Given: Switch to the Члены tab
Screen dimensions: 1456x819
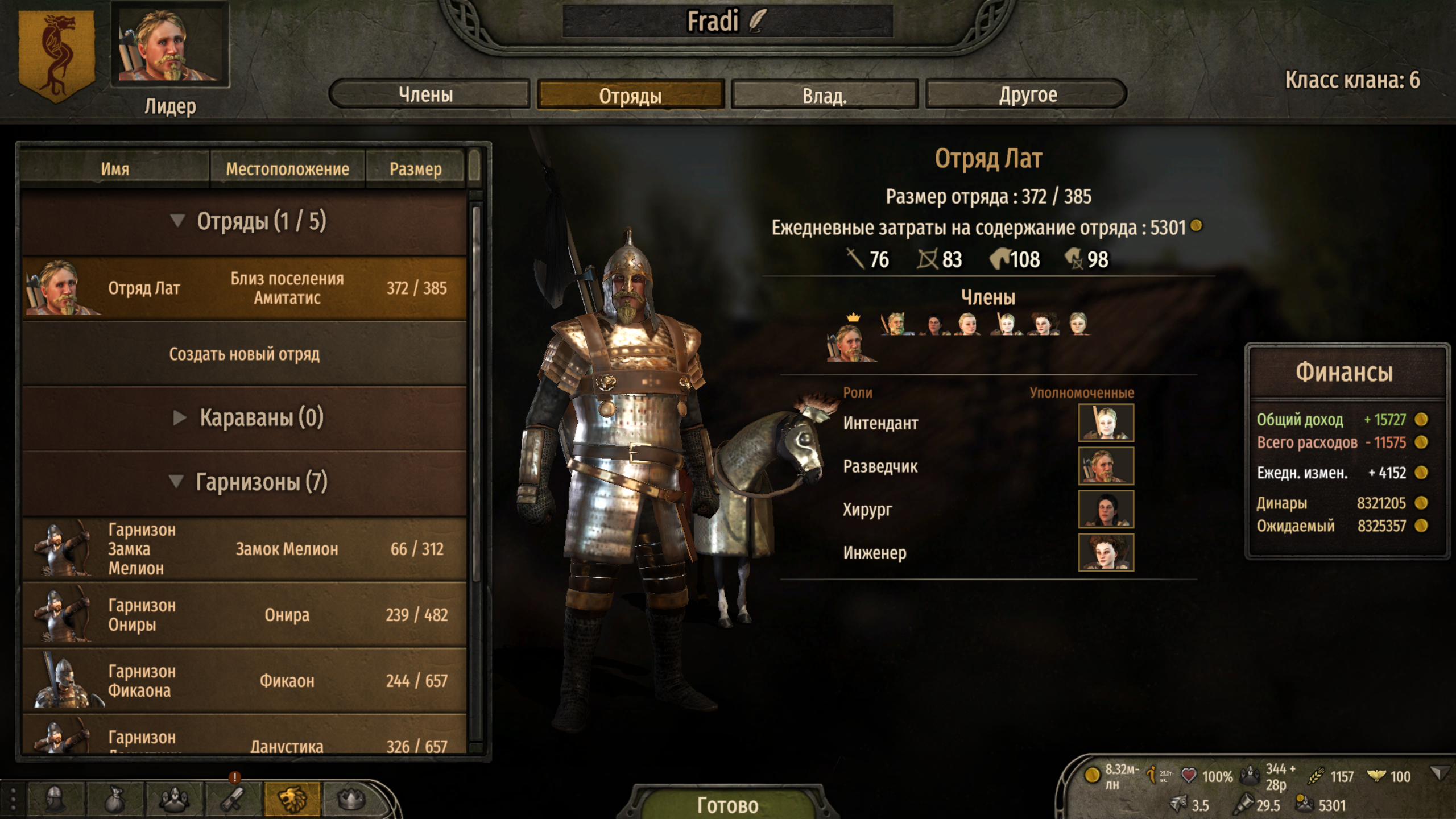Looking at the screenshot, I should [x=427, y=94].
